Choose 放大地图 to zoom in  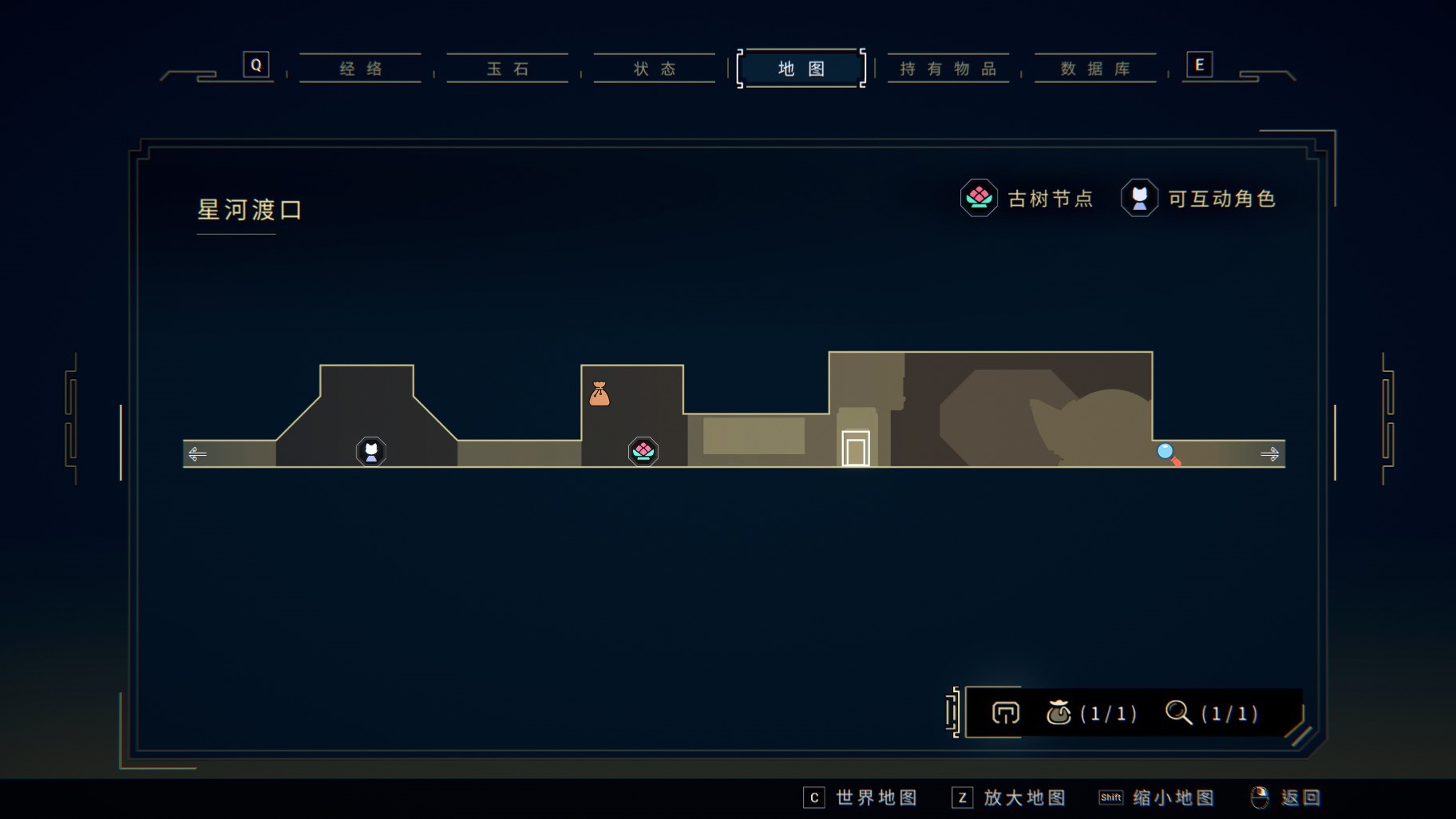[x=1010, y=797]
